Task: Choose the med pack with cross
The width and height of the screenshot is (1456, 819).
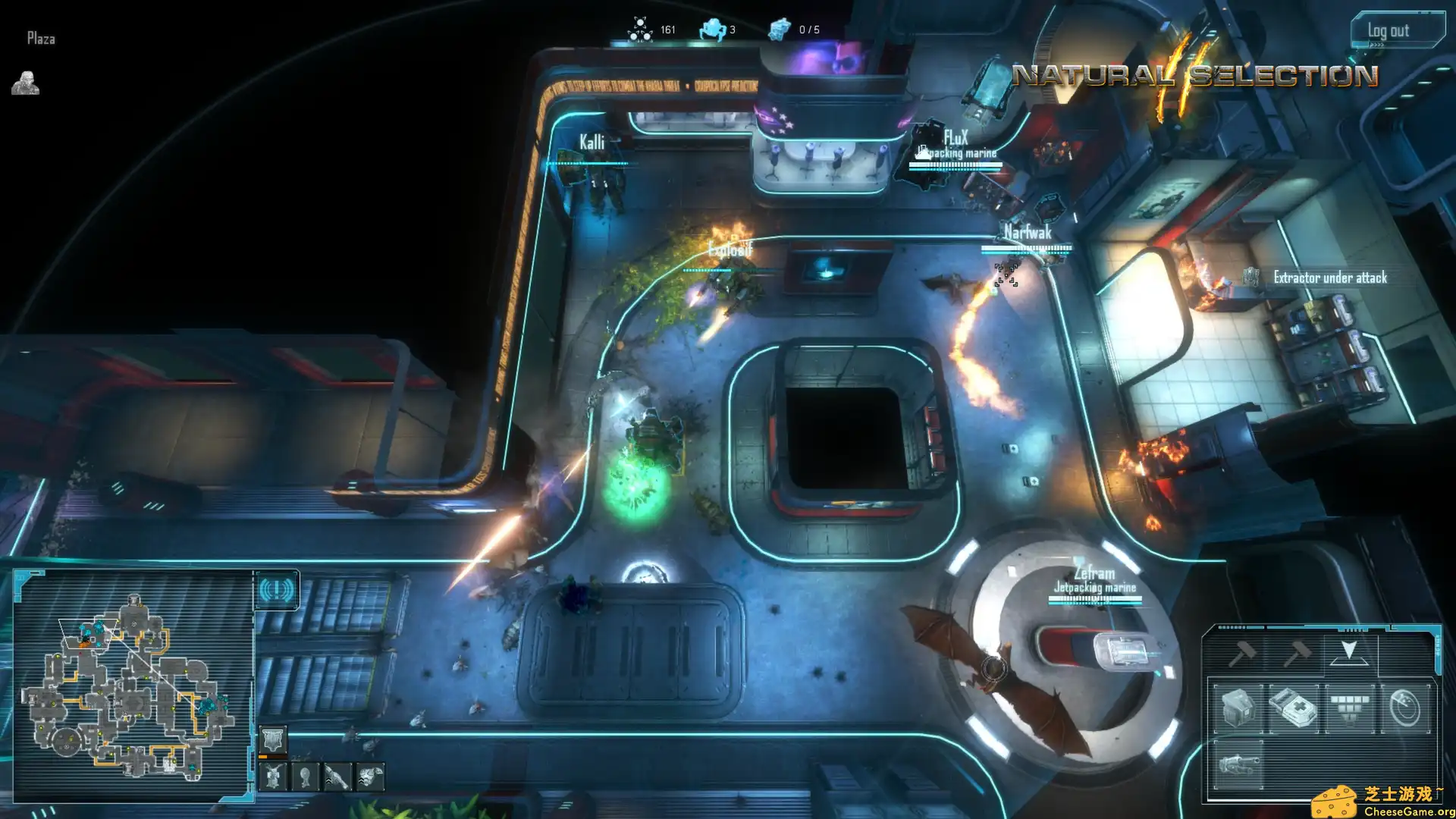Action: (x=1293, y=708)
